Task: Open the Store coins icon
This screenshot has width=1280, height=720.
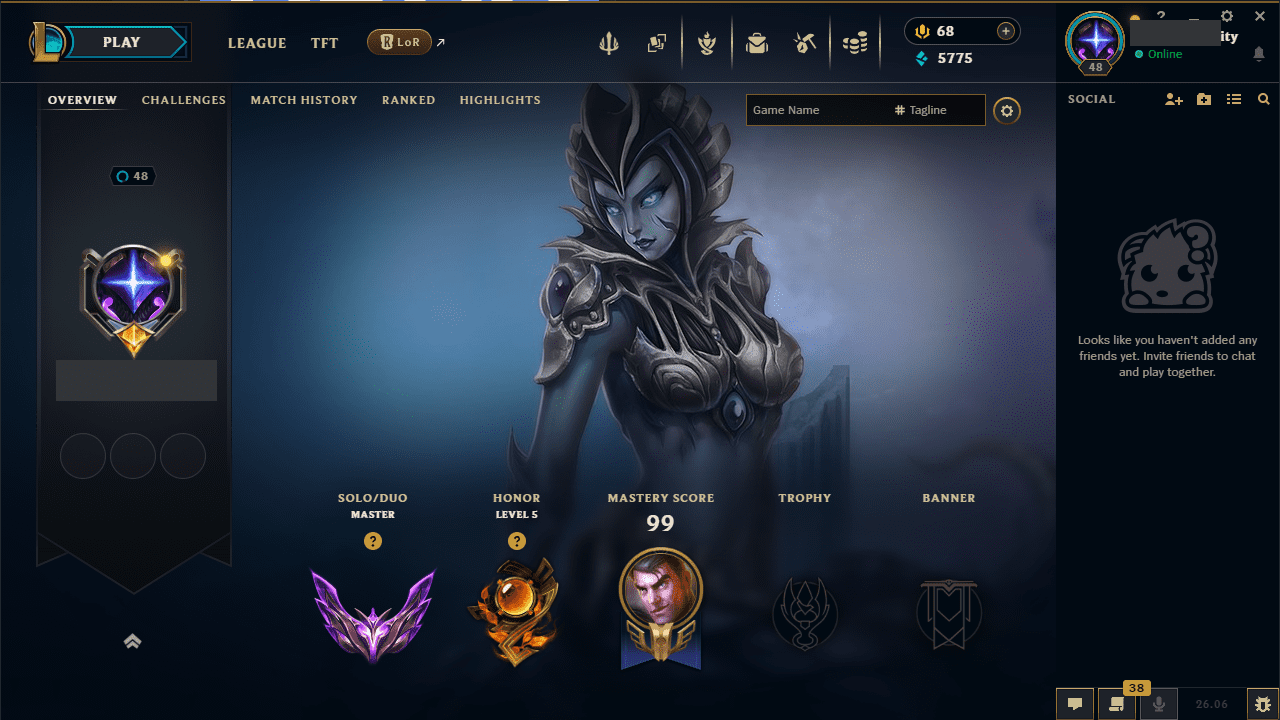Action: click(855, 43)
